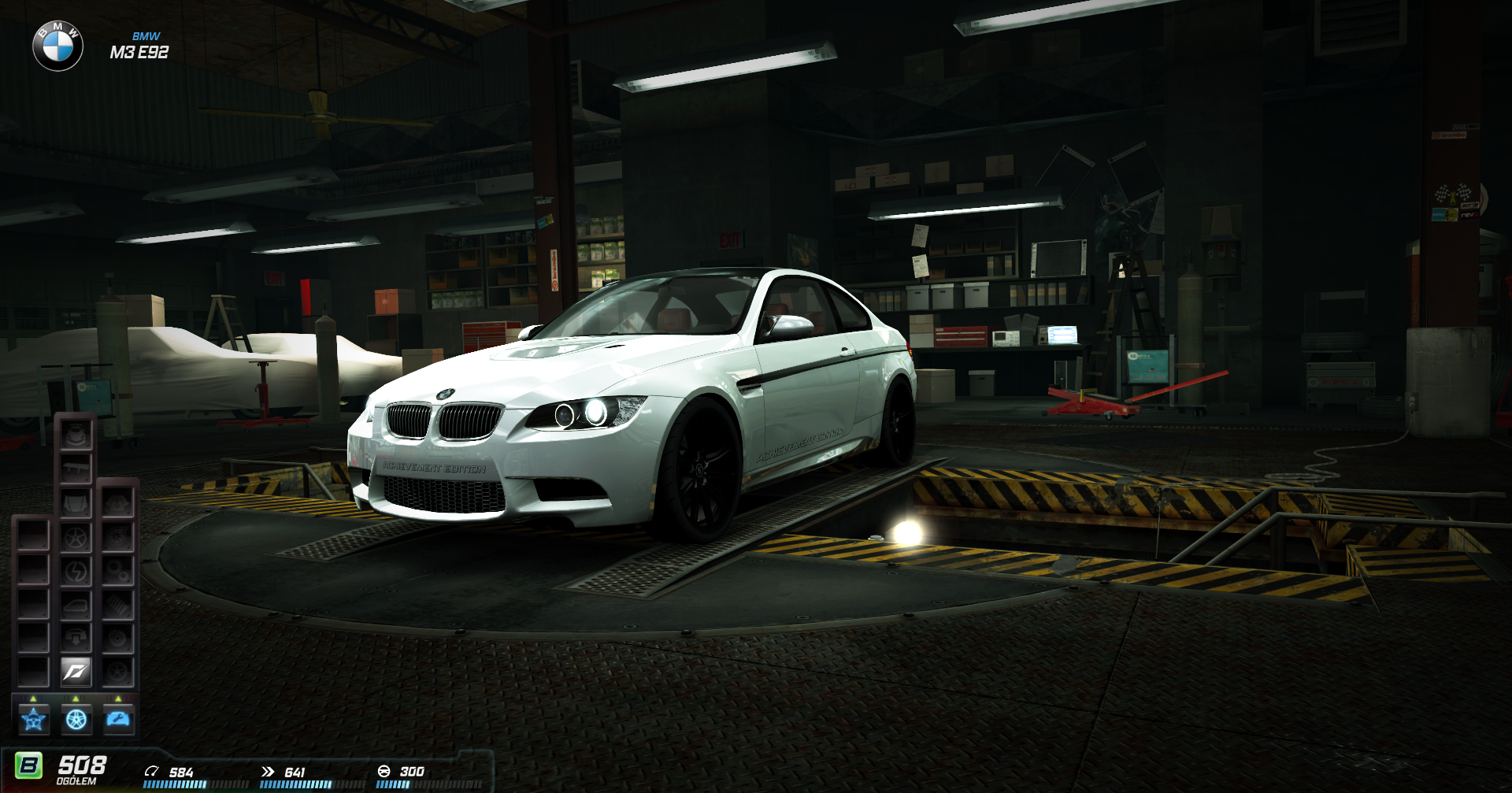Open the skill mods steering wheel tab
This screenshot has height=793, width=1512.
coord(34,719)
